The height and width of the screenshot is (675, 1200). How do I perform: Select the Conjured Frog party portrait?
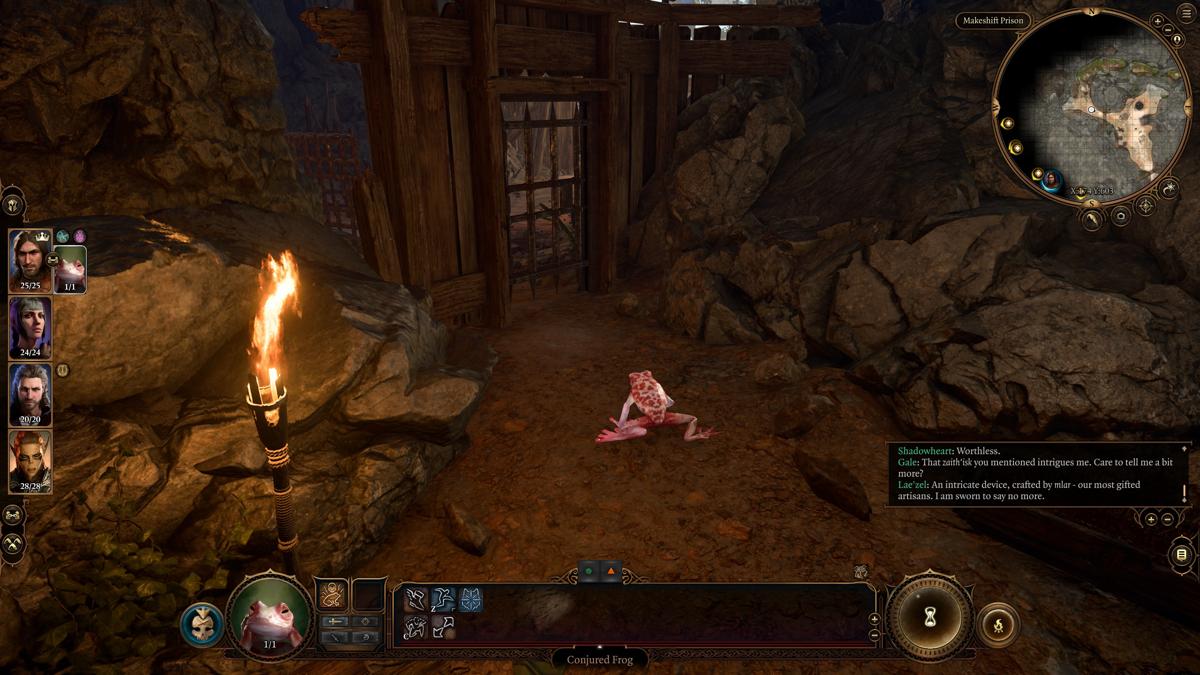pyautogui.click(x=70, y=266)
